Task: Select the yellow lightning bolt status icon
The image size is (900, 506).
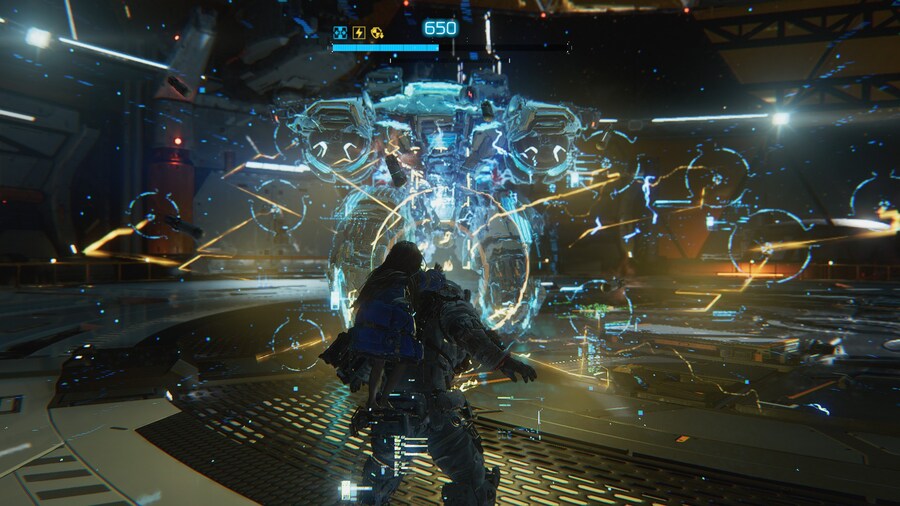Action: [358, 32]
